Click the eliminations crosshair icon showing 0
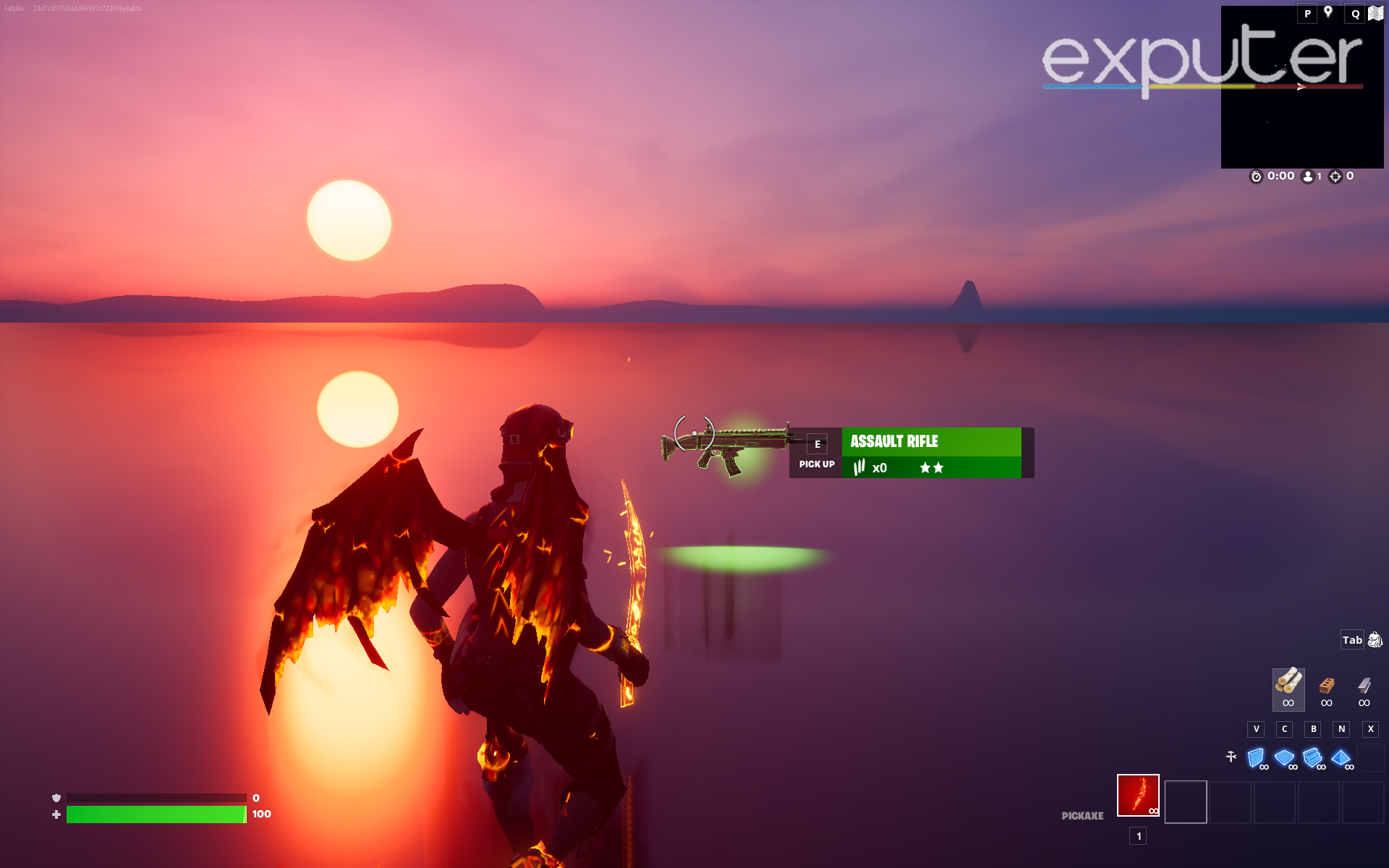 click(1336, 176)
